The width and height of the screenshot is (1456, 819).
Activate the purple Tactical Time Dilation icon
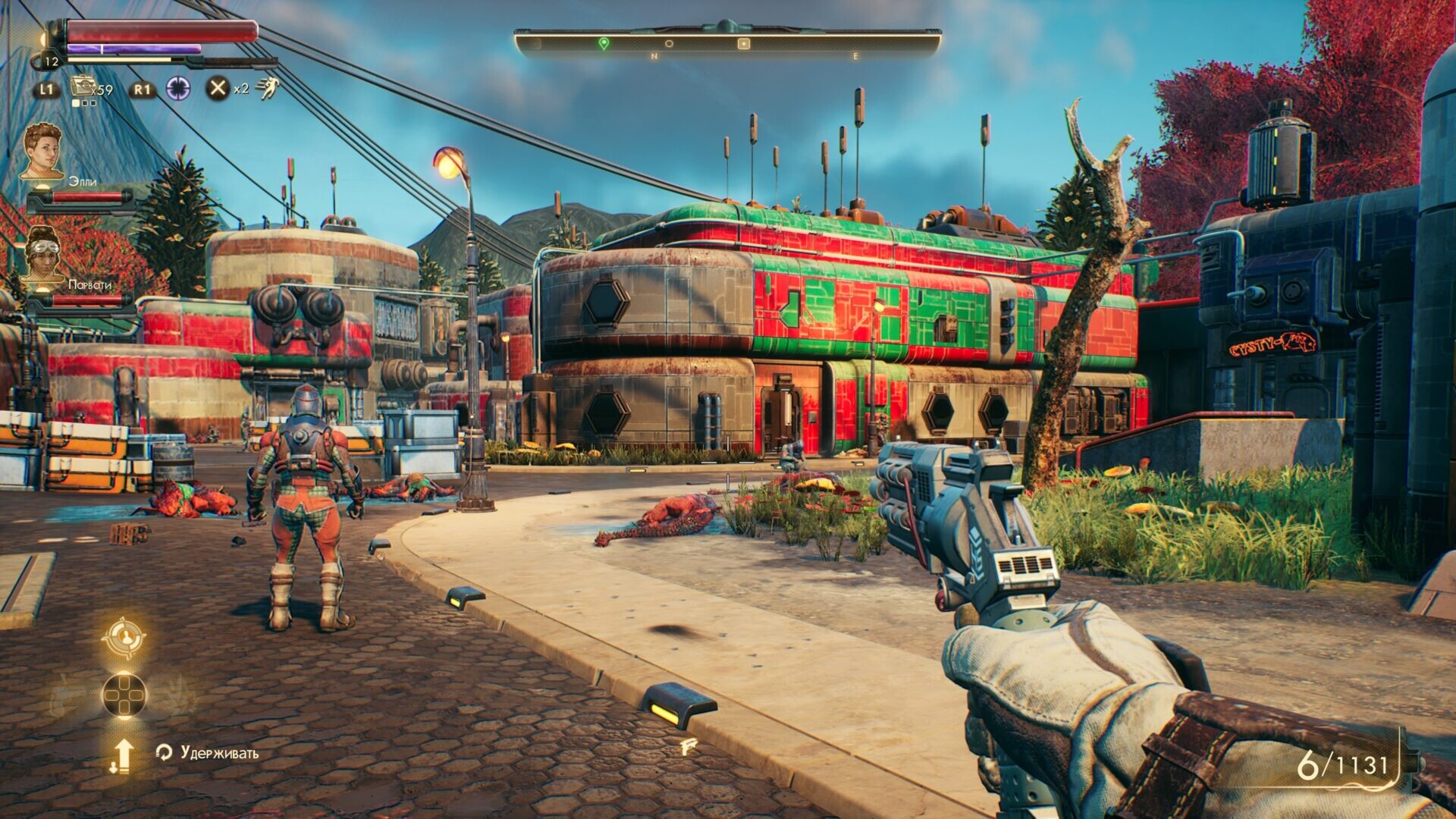pos(179,89)
